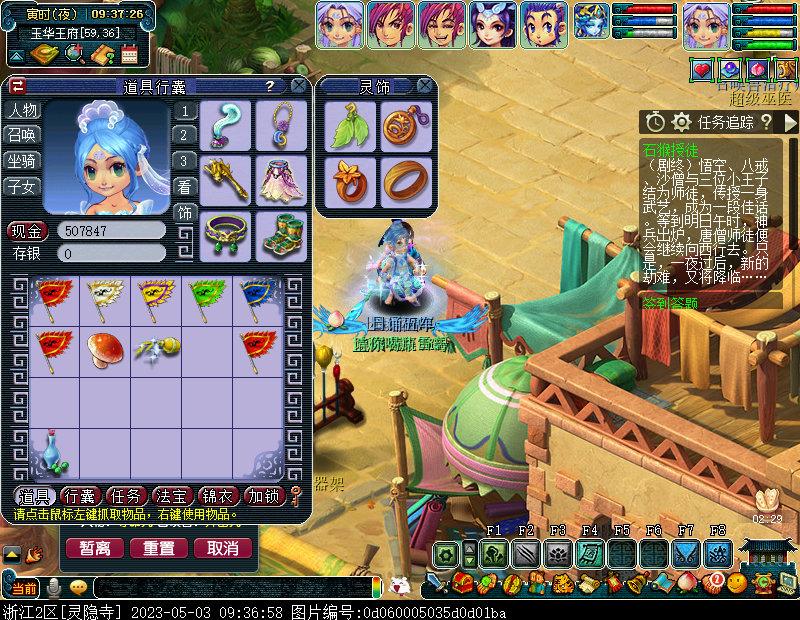The height and width of the screenshot is (620, 800).
Task: Click the 重置 reset button
Action: [159, 547]
